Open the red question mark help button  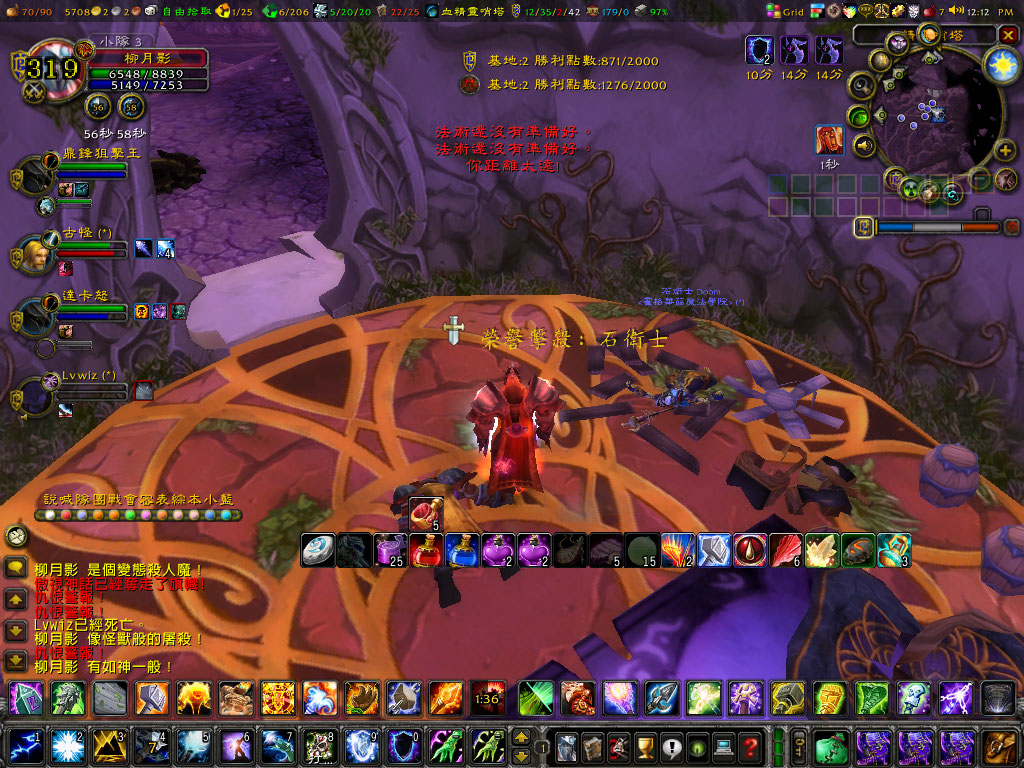tap(750, 746)
